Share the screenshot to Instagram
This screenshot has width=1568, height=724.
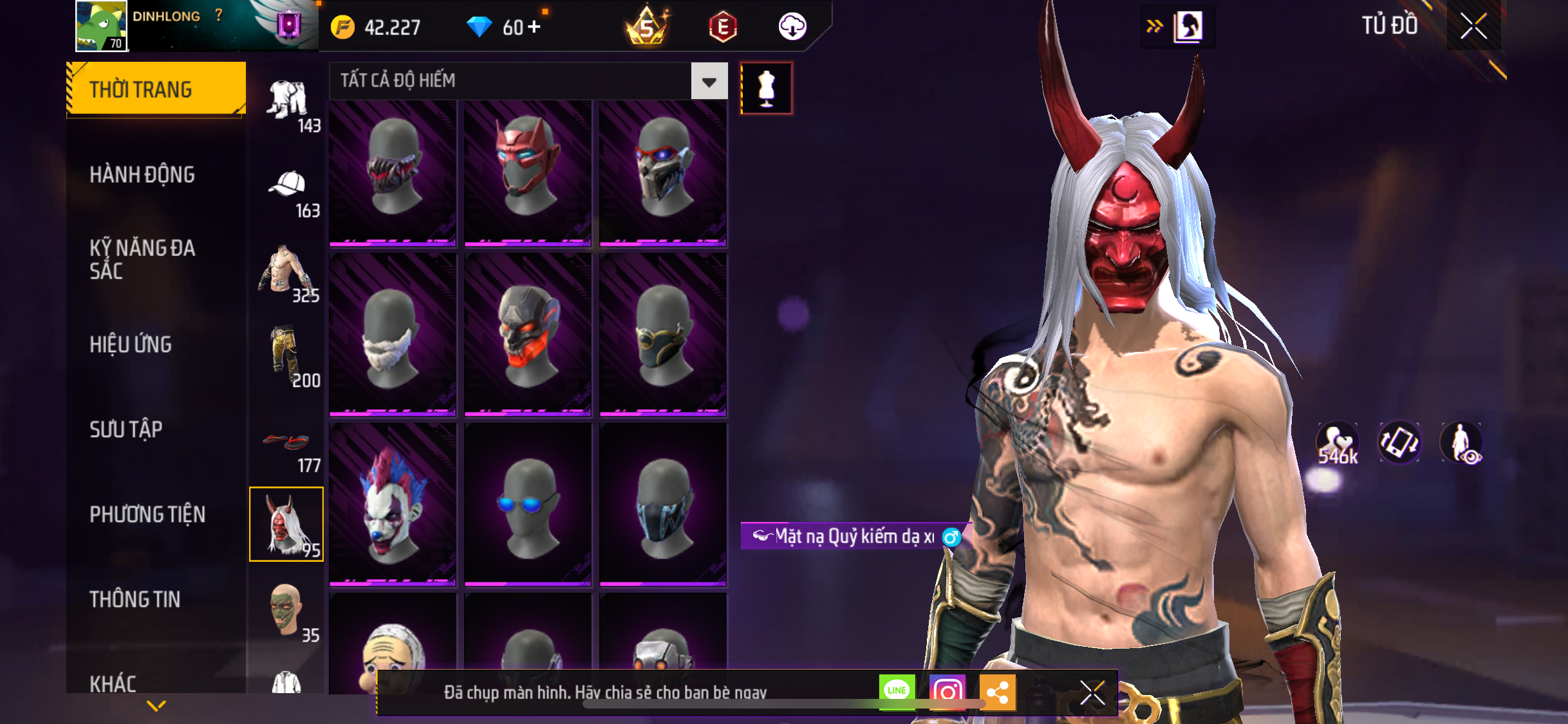pyautogui.click(x=947, y=692)
